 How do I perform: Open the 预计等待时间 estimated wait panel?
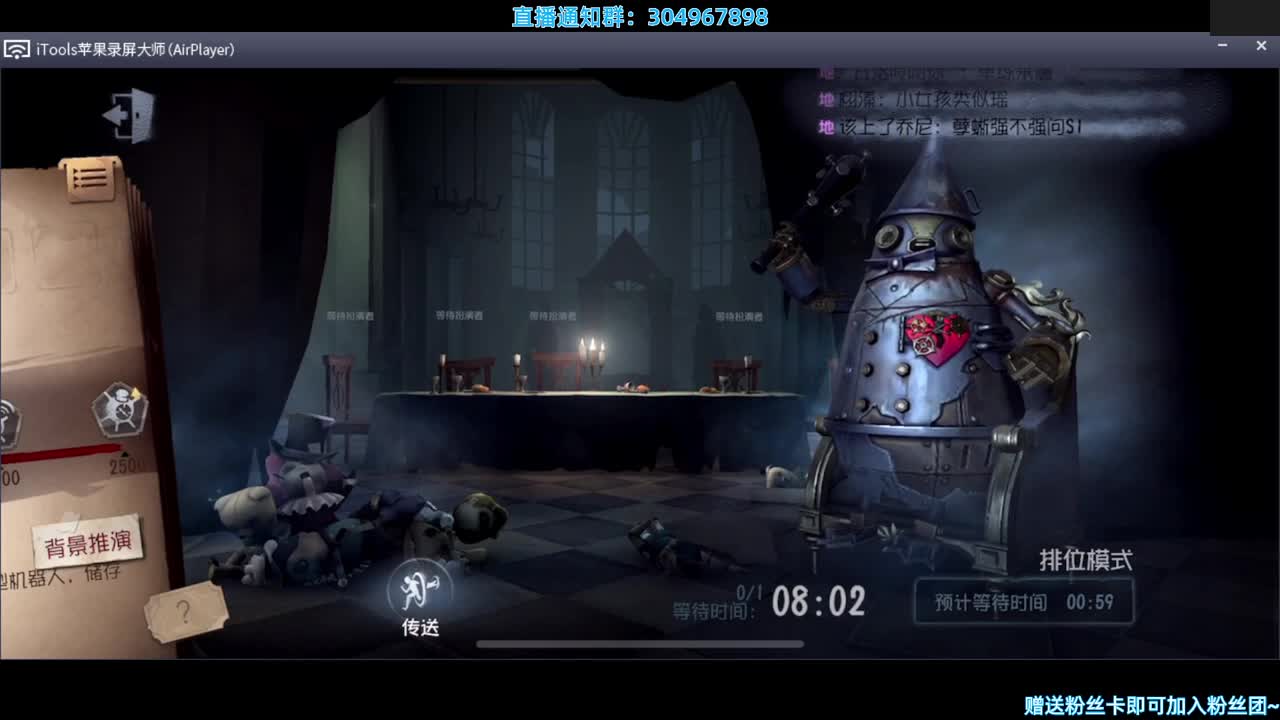click(x=1023, y=603)
